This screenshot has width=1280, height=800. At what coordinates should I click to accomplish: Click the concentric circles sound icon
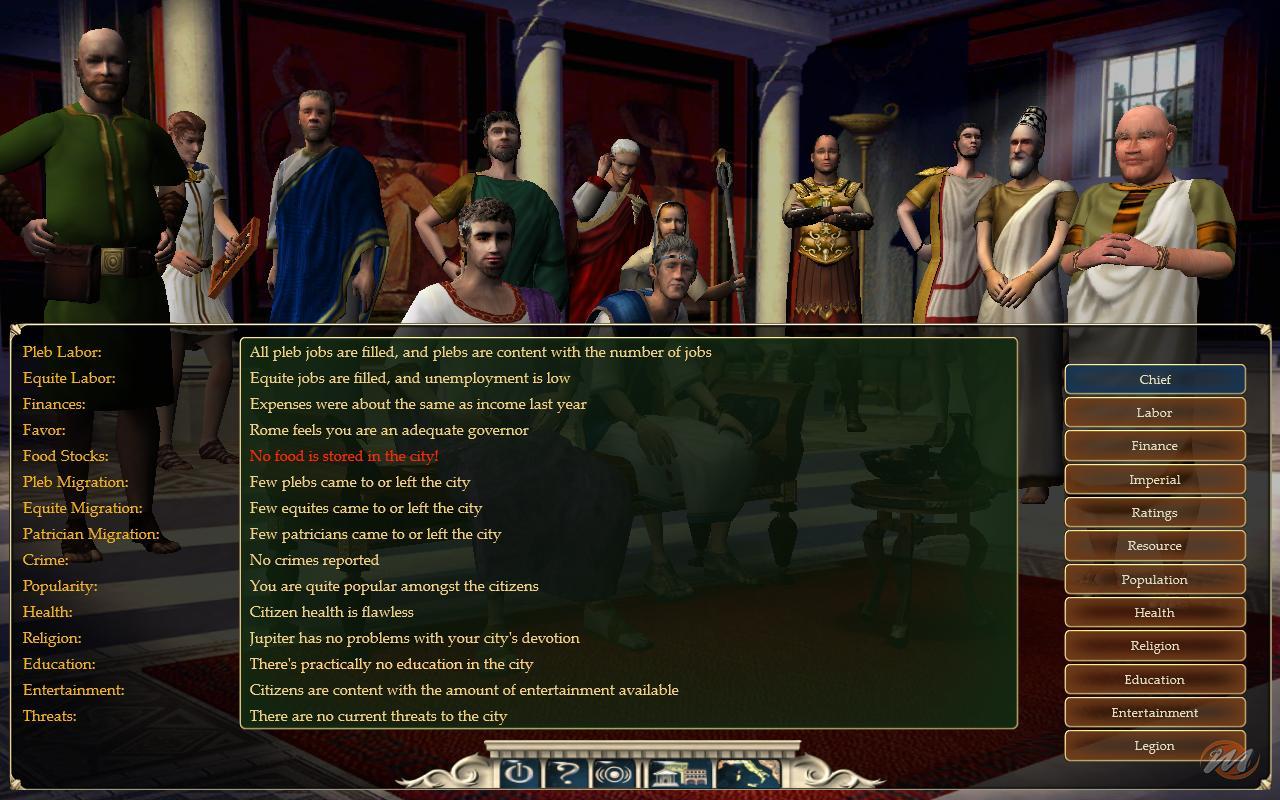(x=613, y=772)
